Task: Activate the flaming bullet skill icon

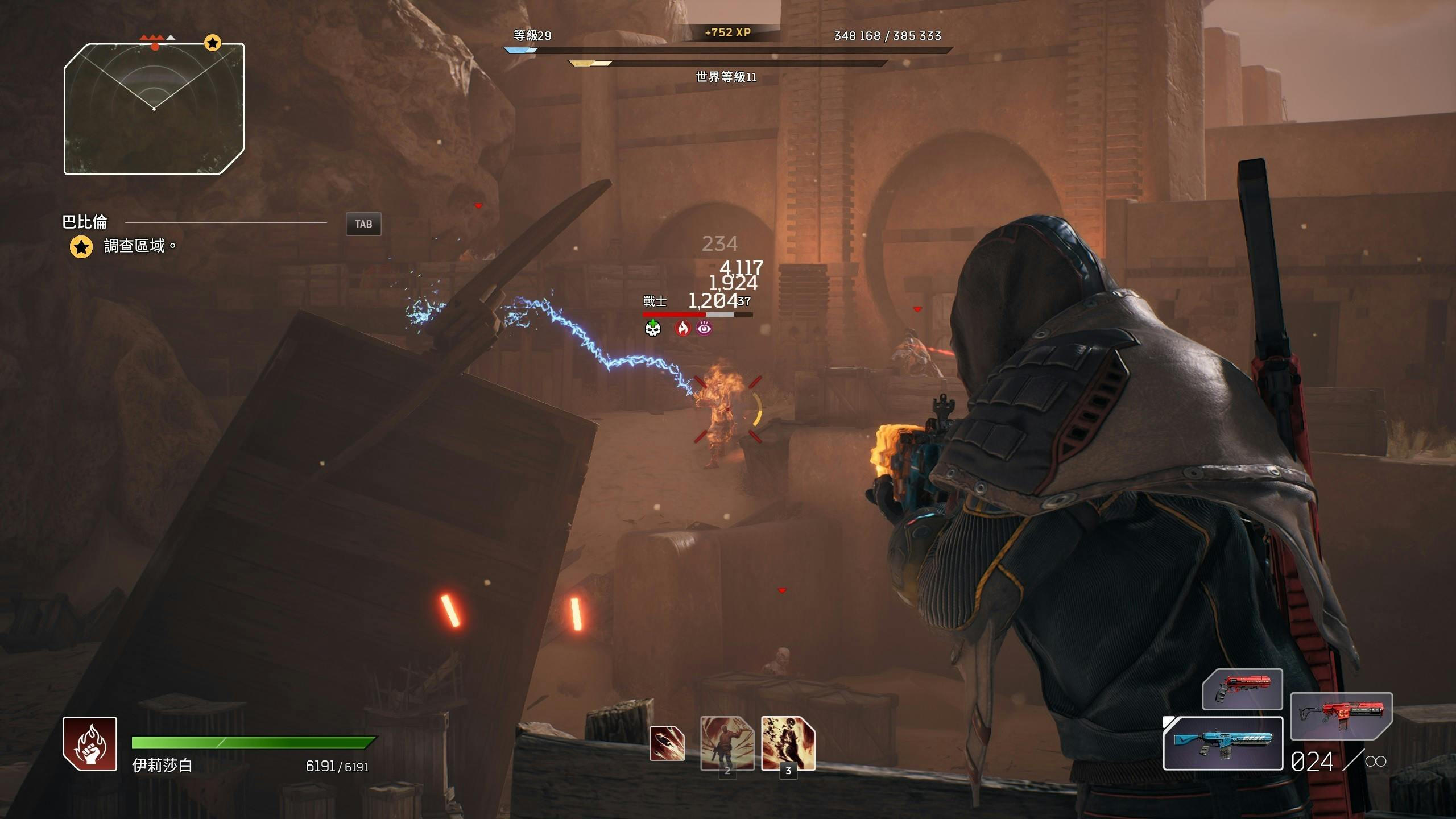Action: 667,744
